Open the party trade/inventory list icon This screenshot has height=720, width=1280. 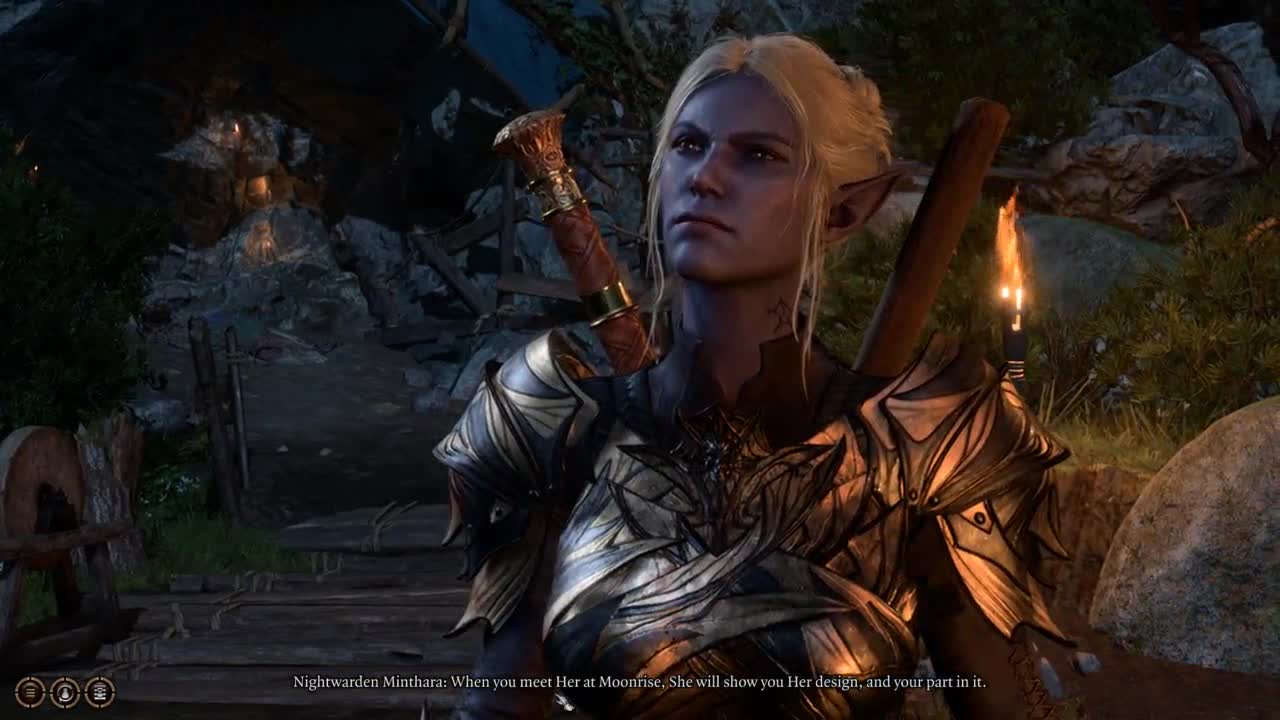(100, 692)
